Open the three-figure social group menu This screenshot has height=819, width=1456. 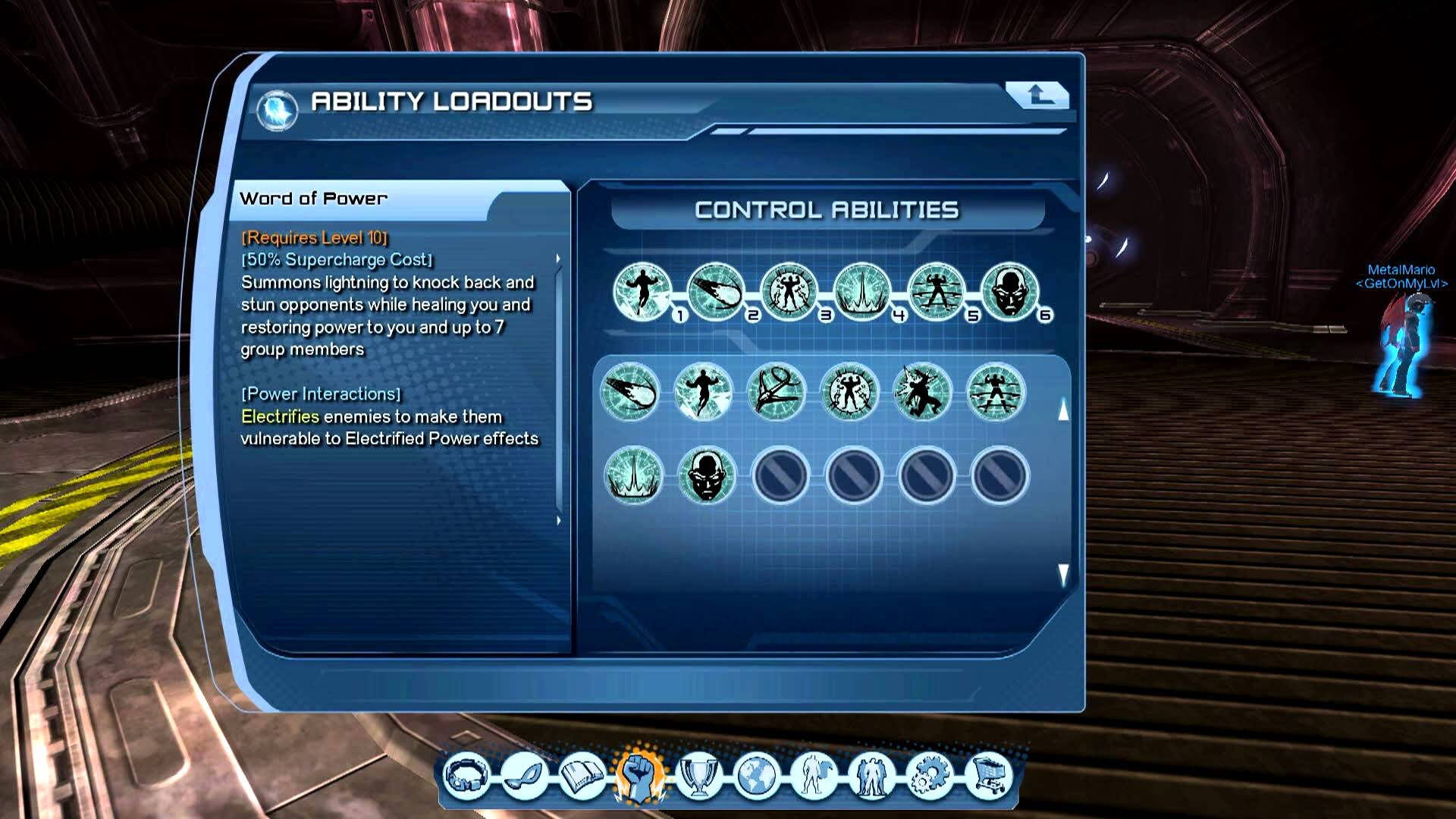click(872, 775)
